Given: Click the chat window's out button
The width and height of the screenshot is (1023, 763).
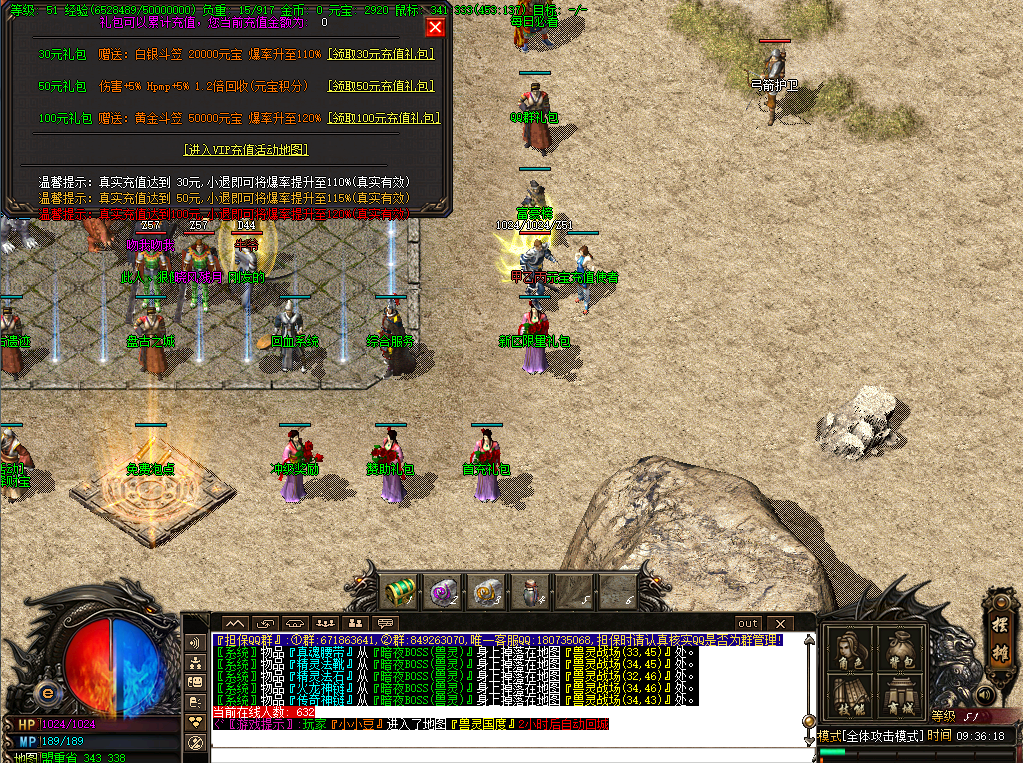Looking at the screenshot, I should coord(749,624).
